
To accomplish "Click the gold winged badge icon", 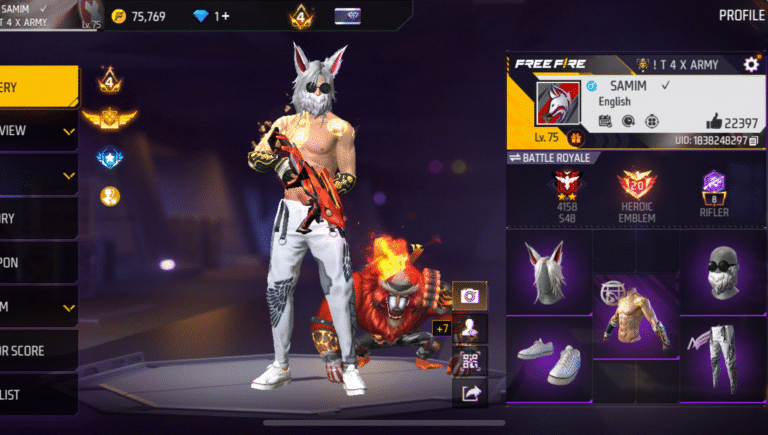I will (109, 119).
